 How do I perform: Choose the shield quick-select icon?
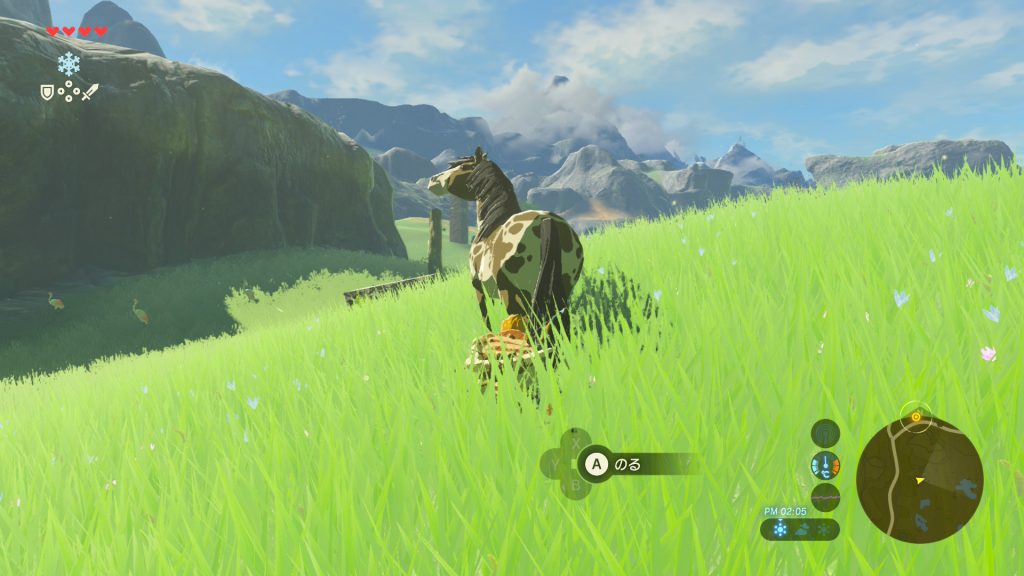point(46,92)
